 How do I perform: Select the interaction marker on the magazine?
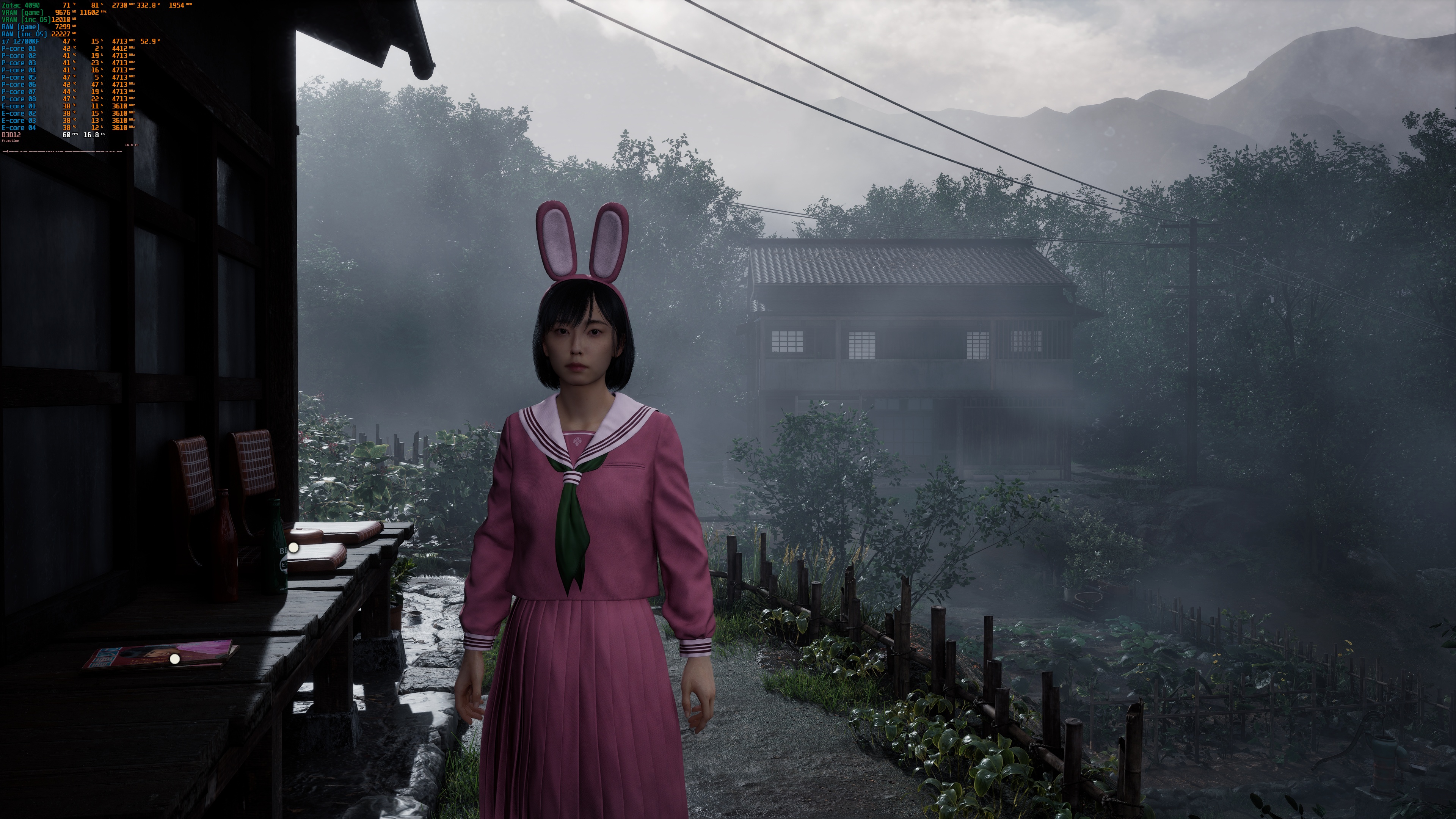click(x=175, y=659)
